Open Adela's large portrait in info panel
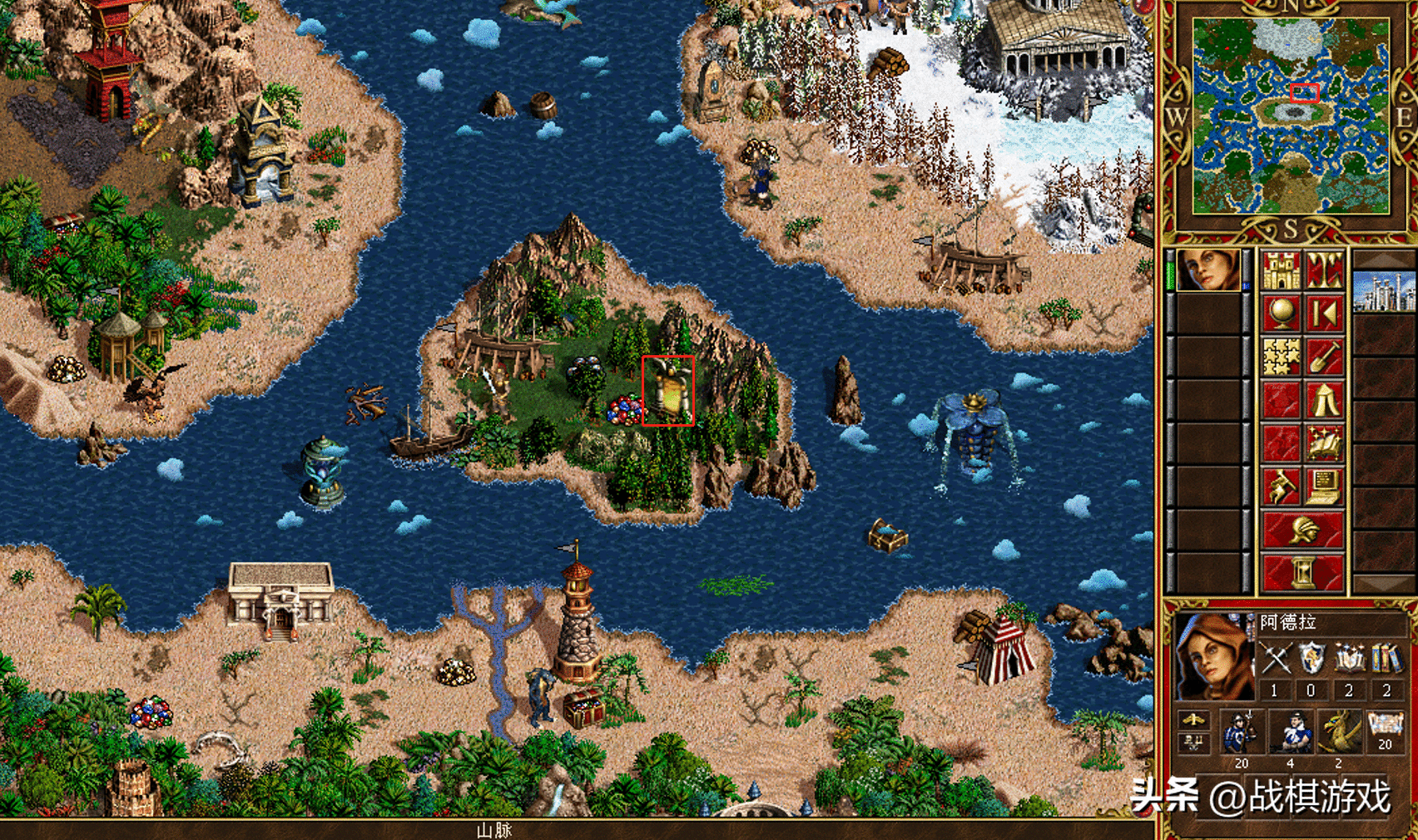1418x840 pixels. tap(1214, 657)
